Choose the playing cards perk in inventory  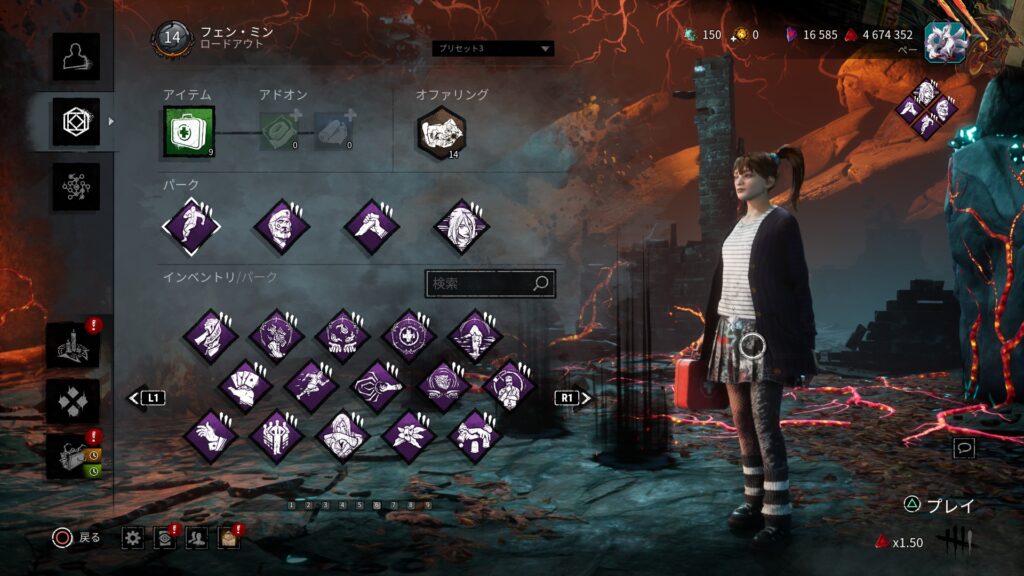pos(243,386)
